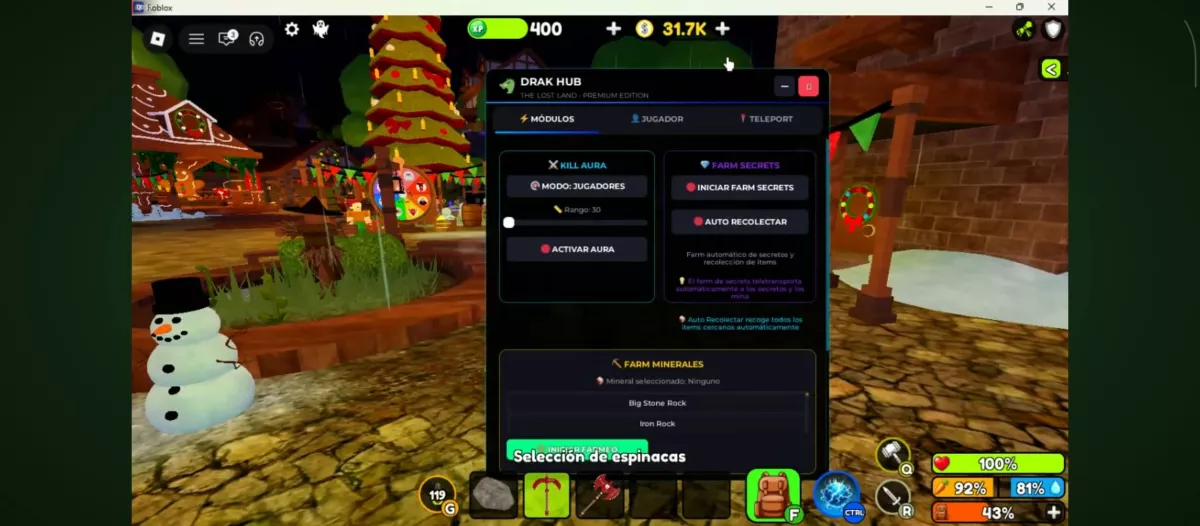The height and width of the screenshot is (526, 1200).
Task: Click the plus next to the coin balance
Action: point(722,29)
